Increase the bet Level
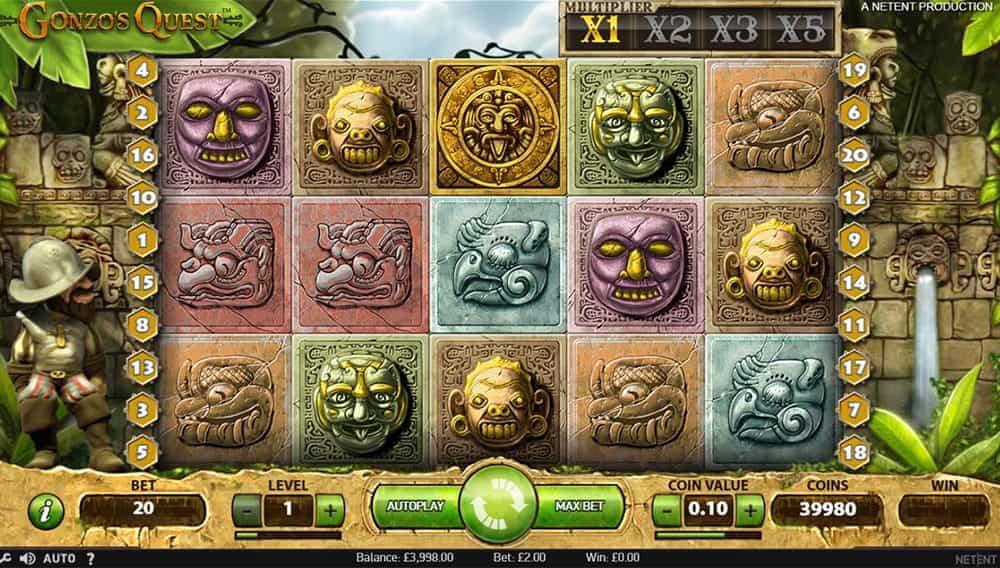1000x568 pixels. [329, 510]
